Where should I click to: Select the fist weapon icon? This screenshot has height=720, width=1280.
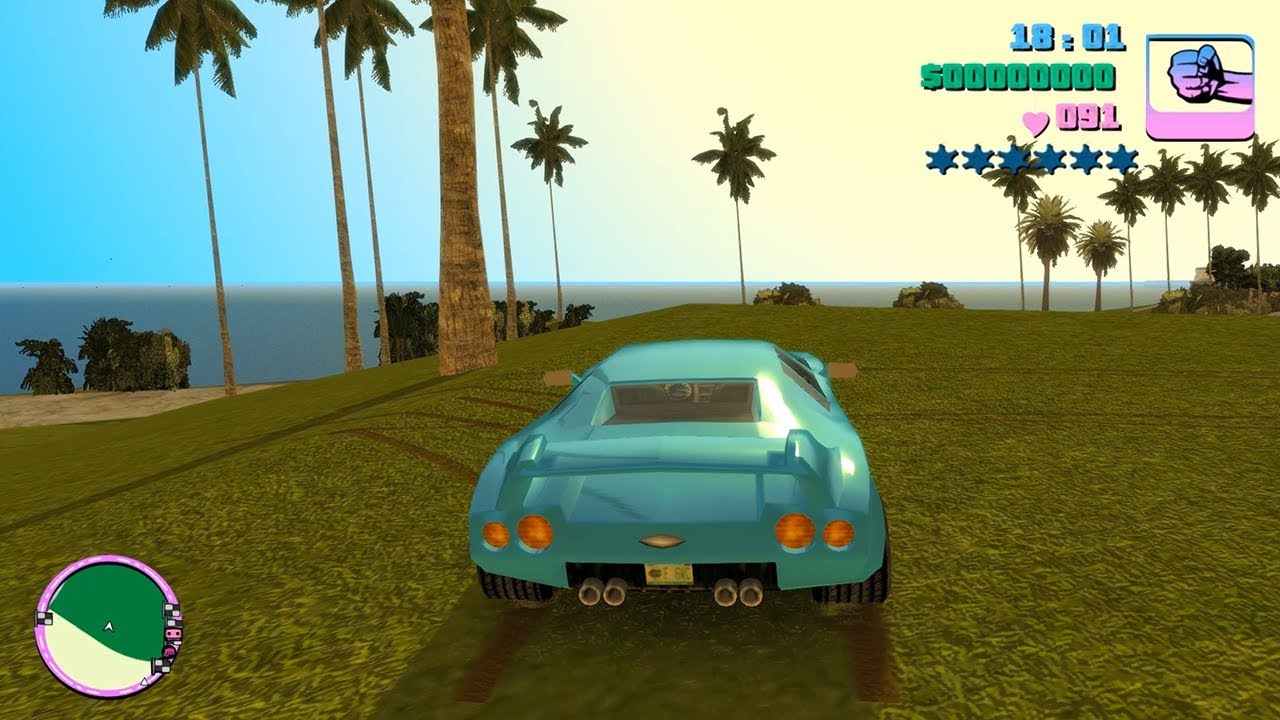coord(1199,87)
